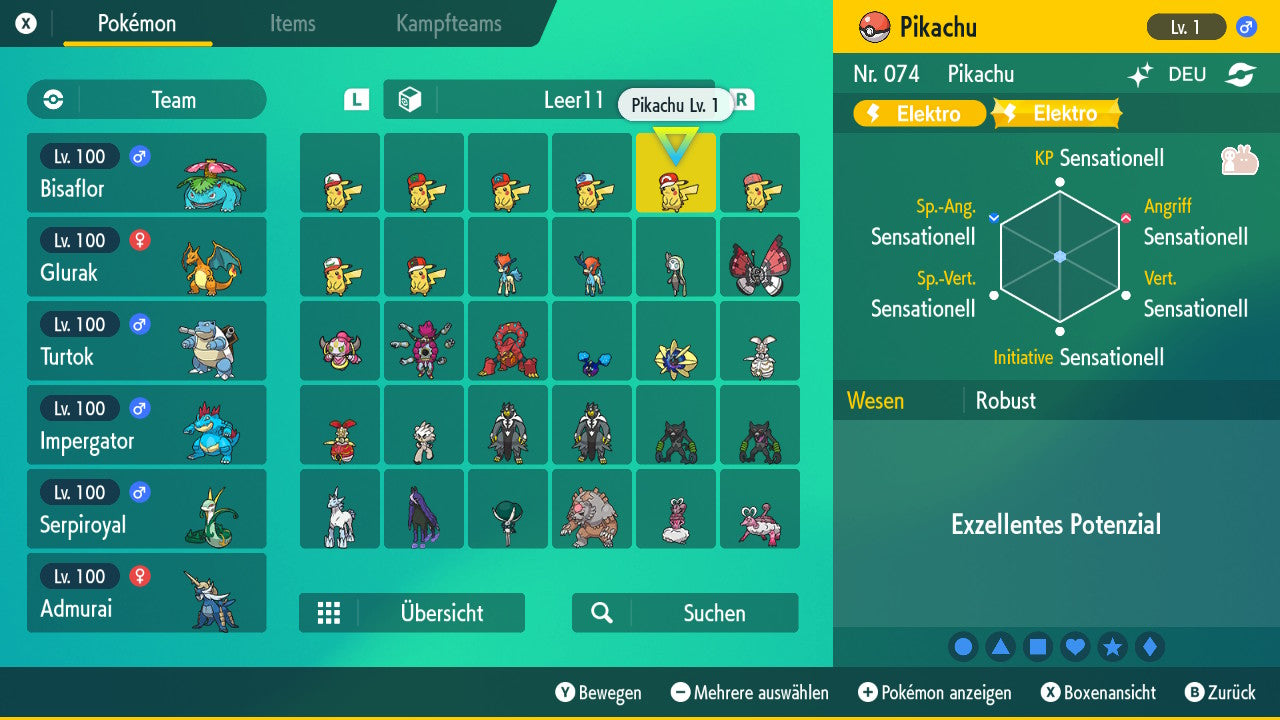
Task: Select the highlighted Pikachu thumbnail in the box
Action: coord(676,173)
